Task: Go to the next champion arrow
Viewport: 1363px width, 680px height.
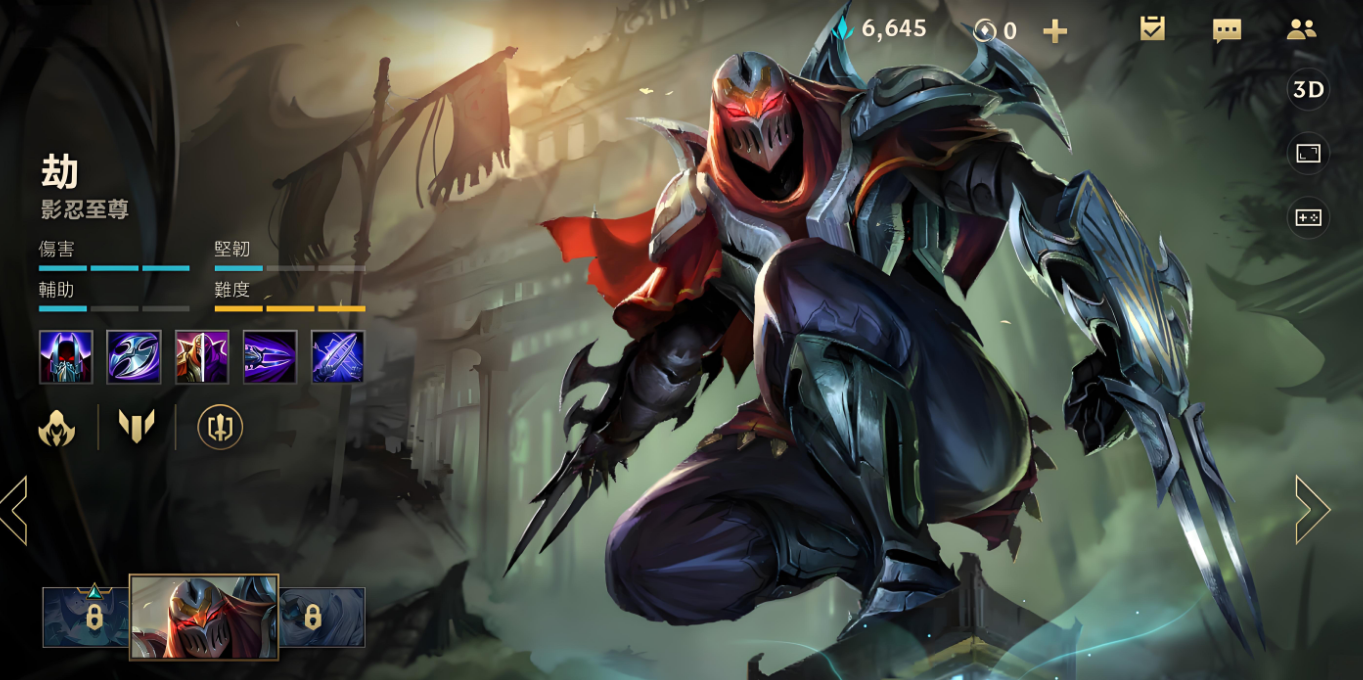Action: [x=1312, y=510]
